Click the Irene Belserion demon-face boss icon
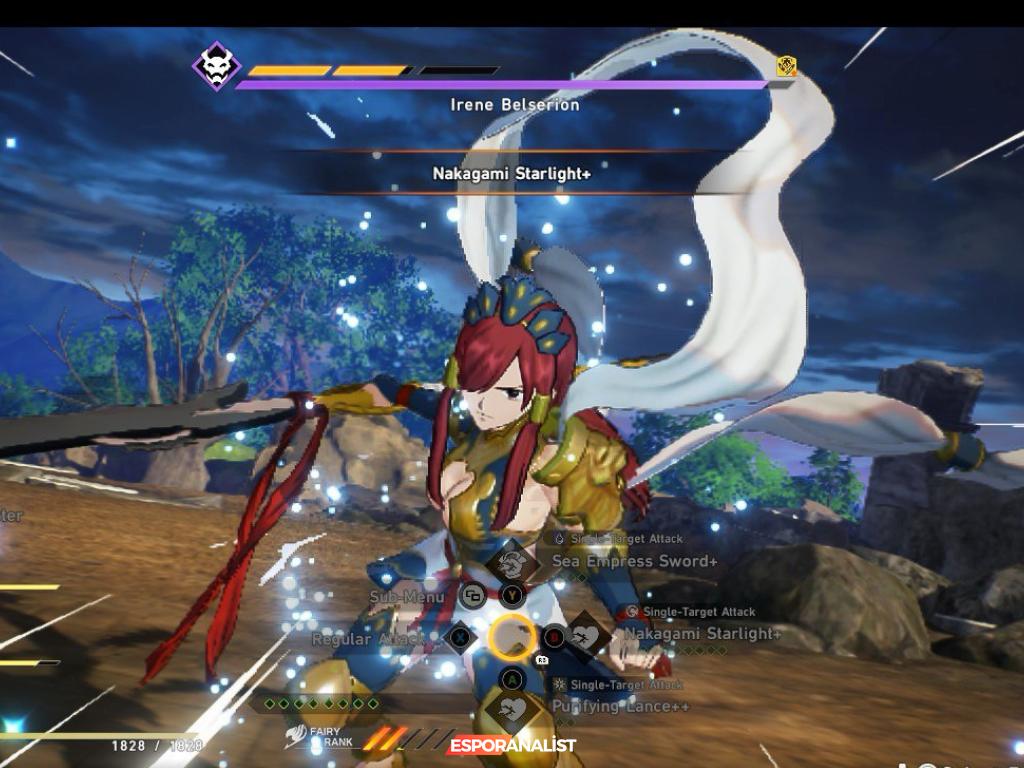1024x768 pixels. coord(216,66)
